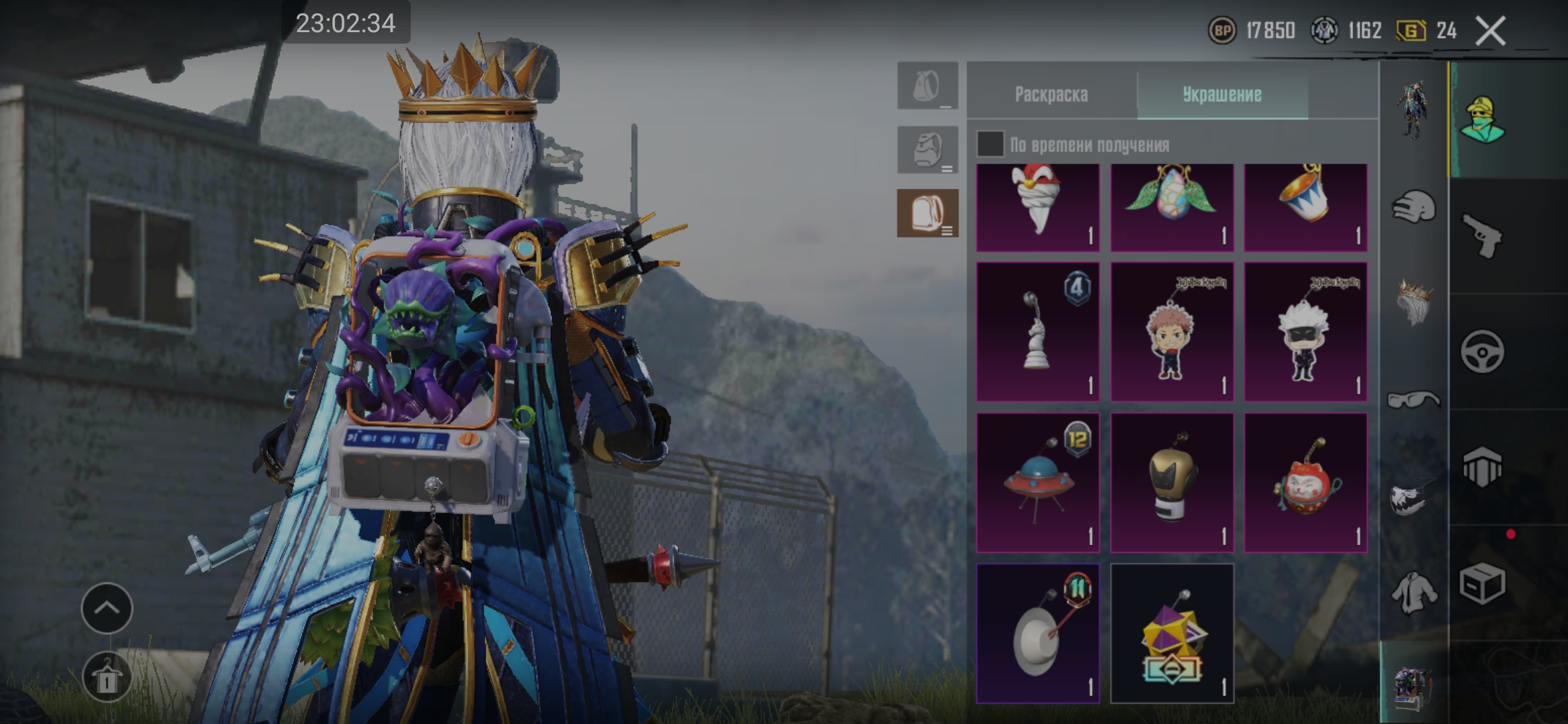Open the pistol weapons category
The height and width of the screenshot is (724, 1568).
1482,236
